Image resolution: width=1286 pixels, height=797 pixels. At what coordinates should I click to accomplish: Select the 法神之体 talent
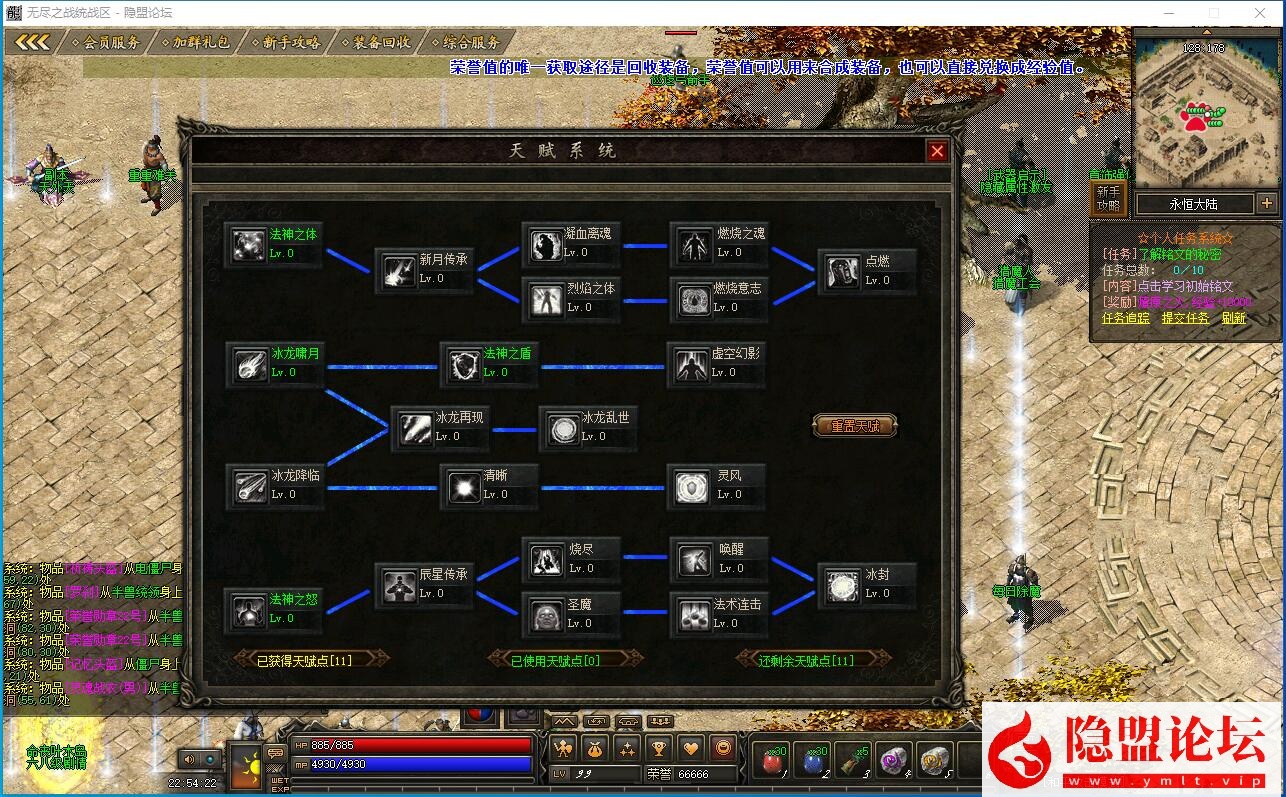(x=248, y=244)
